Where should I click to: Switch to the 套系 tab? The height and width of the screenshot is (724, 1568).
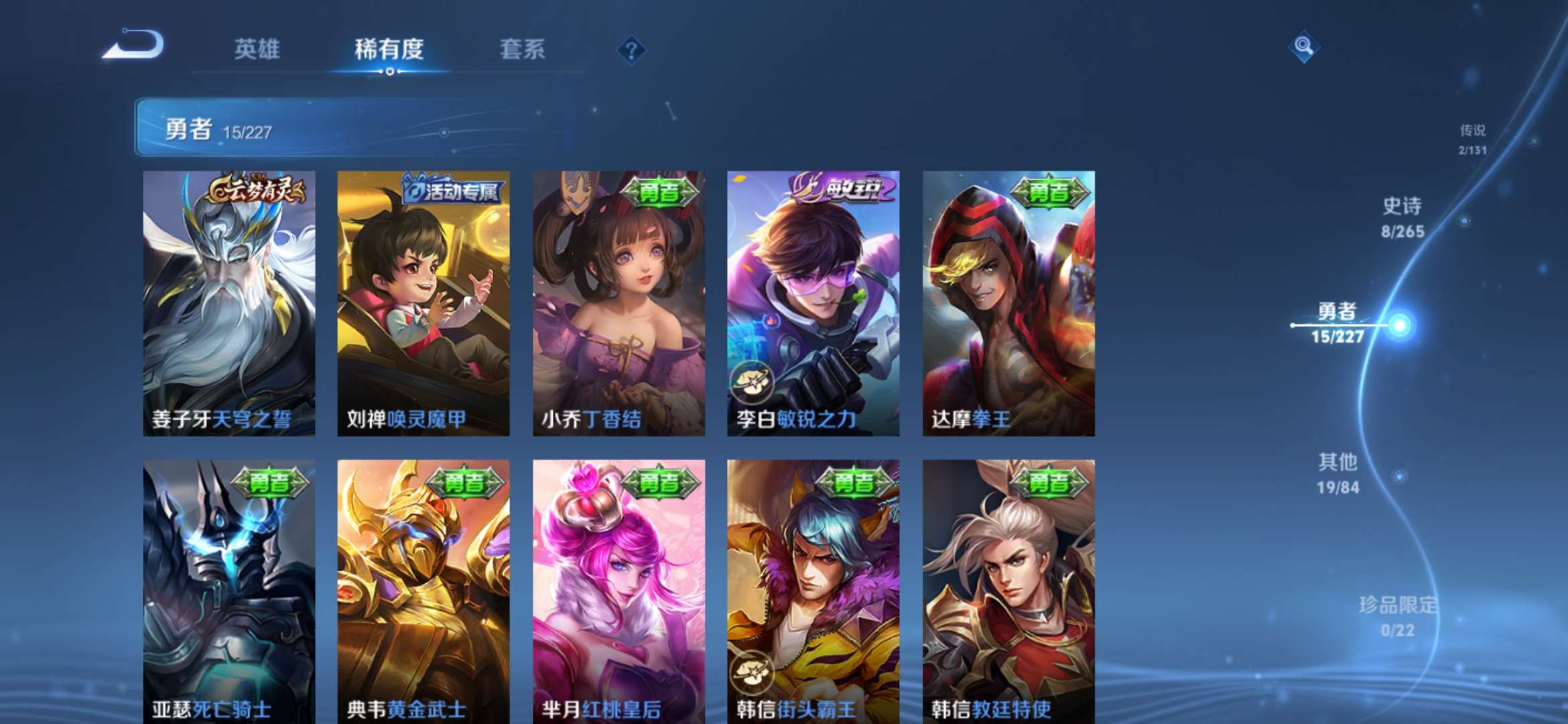pos(523,50)
